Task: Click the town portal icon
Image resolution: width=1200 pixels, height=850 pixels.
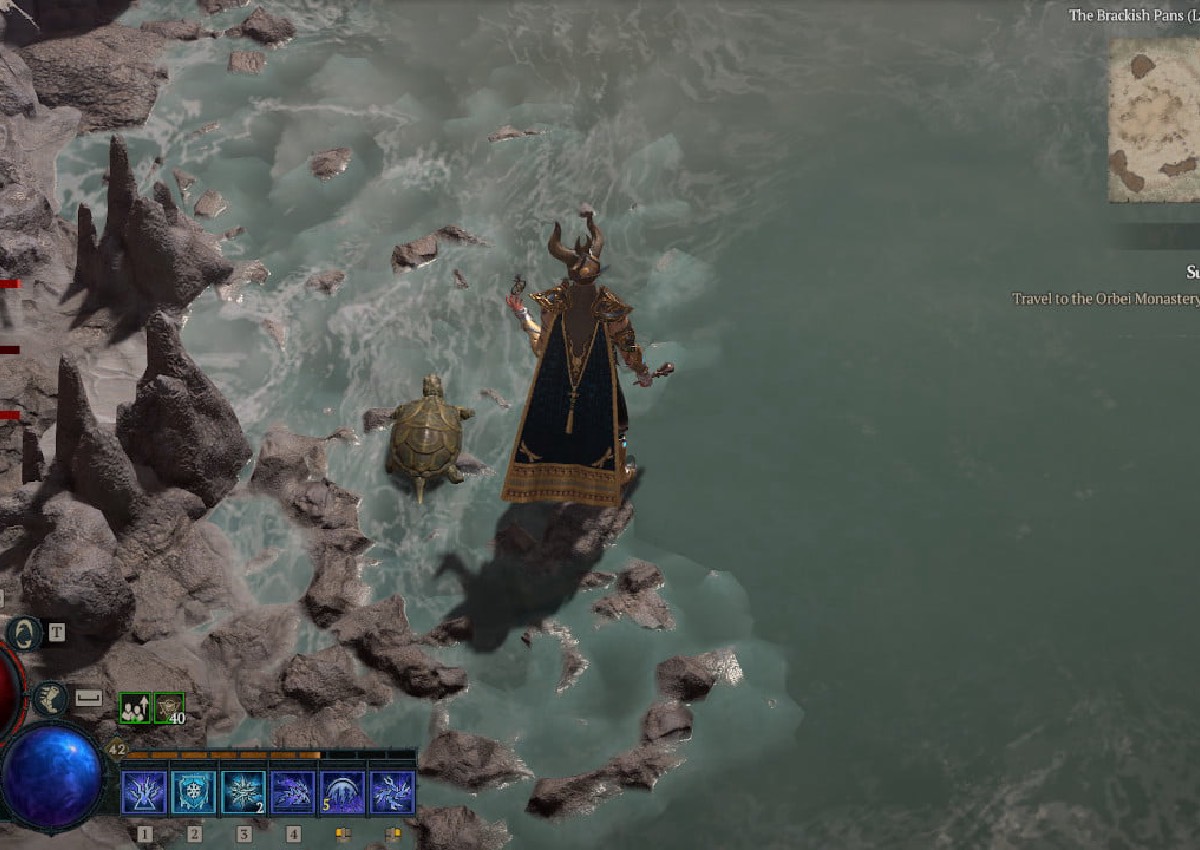Action: pos(24,633)
